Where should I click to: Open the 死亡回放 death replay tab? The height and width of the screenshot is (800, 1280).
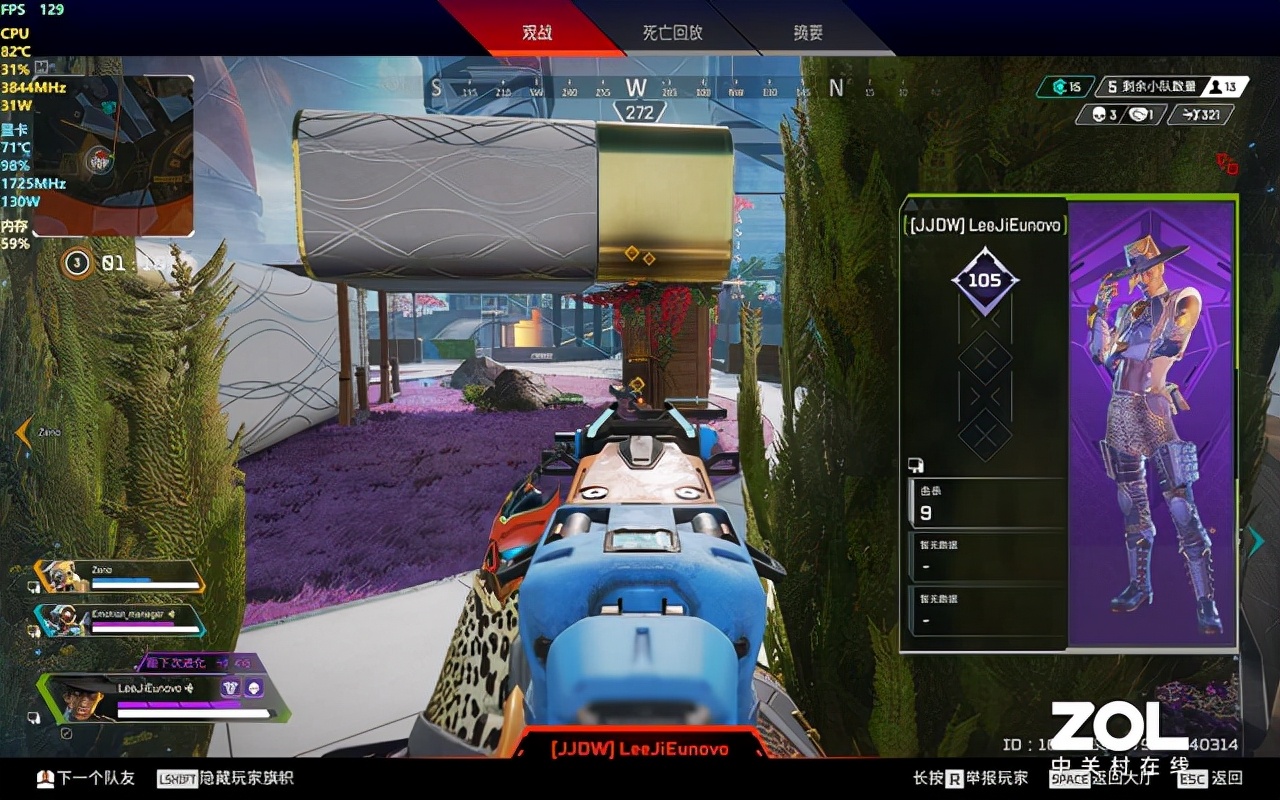pyautogui.click(x=672, y=32)
